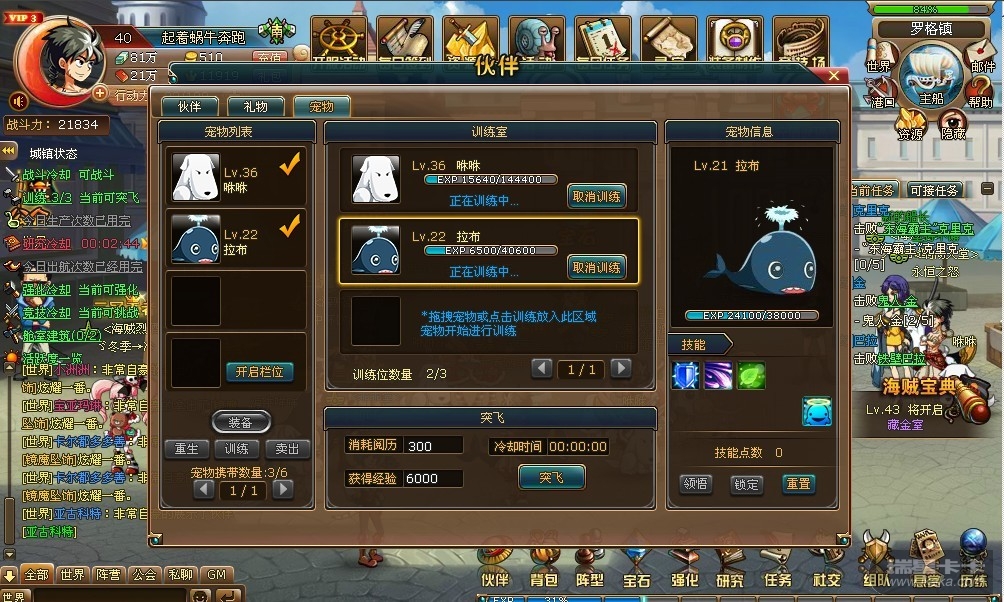Activate the 突飞 boost button

pyautogui.click(x=551, y=477)
